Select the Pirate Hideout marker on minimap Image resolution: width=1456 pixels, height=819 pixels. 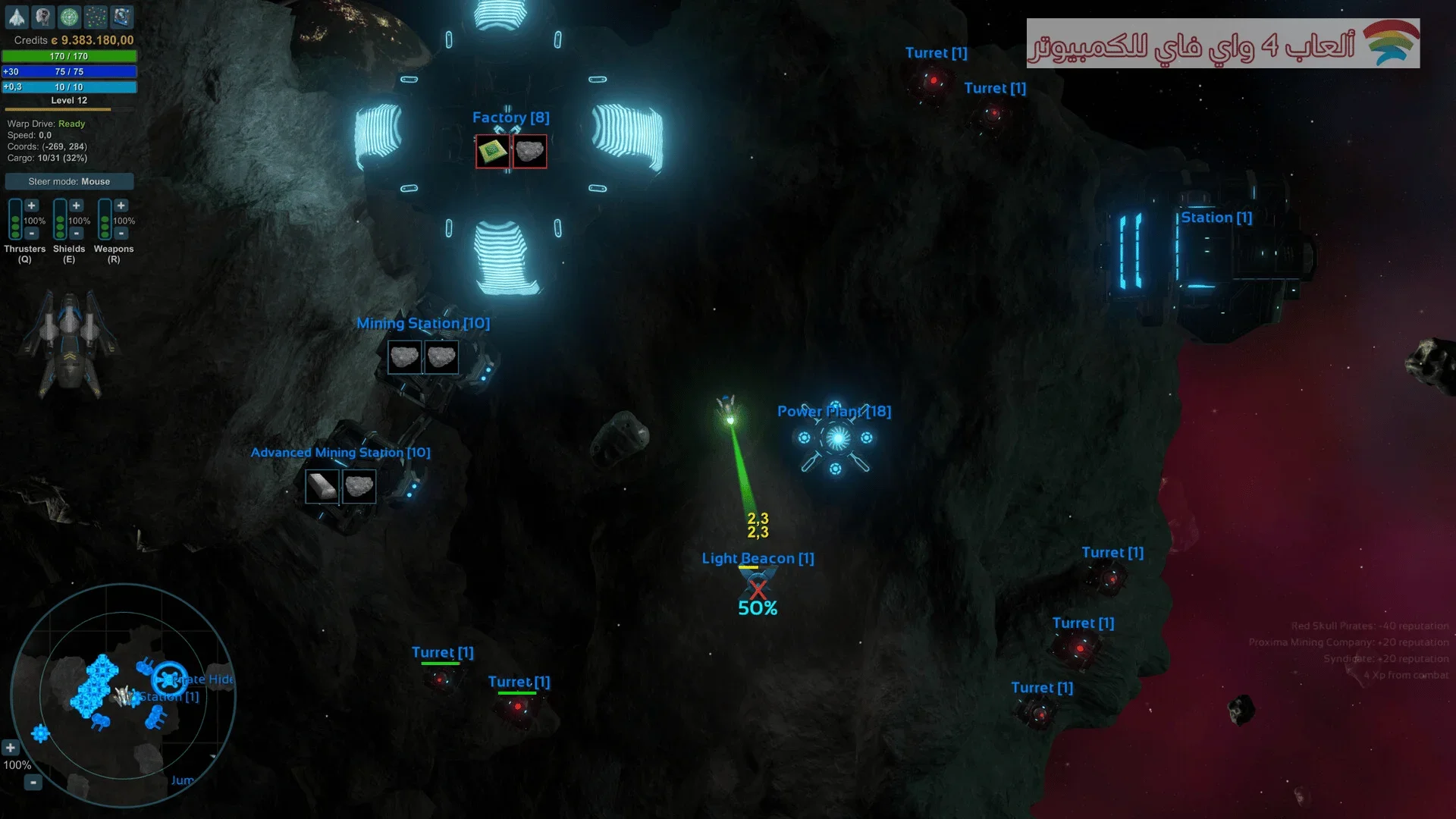coord(168,679)
